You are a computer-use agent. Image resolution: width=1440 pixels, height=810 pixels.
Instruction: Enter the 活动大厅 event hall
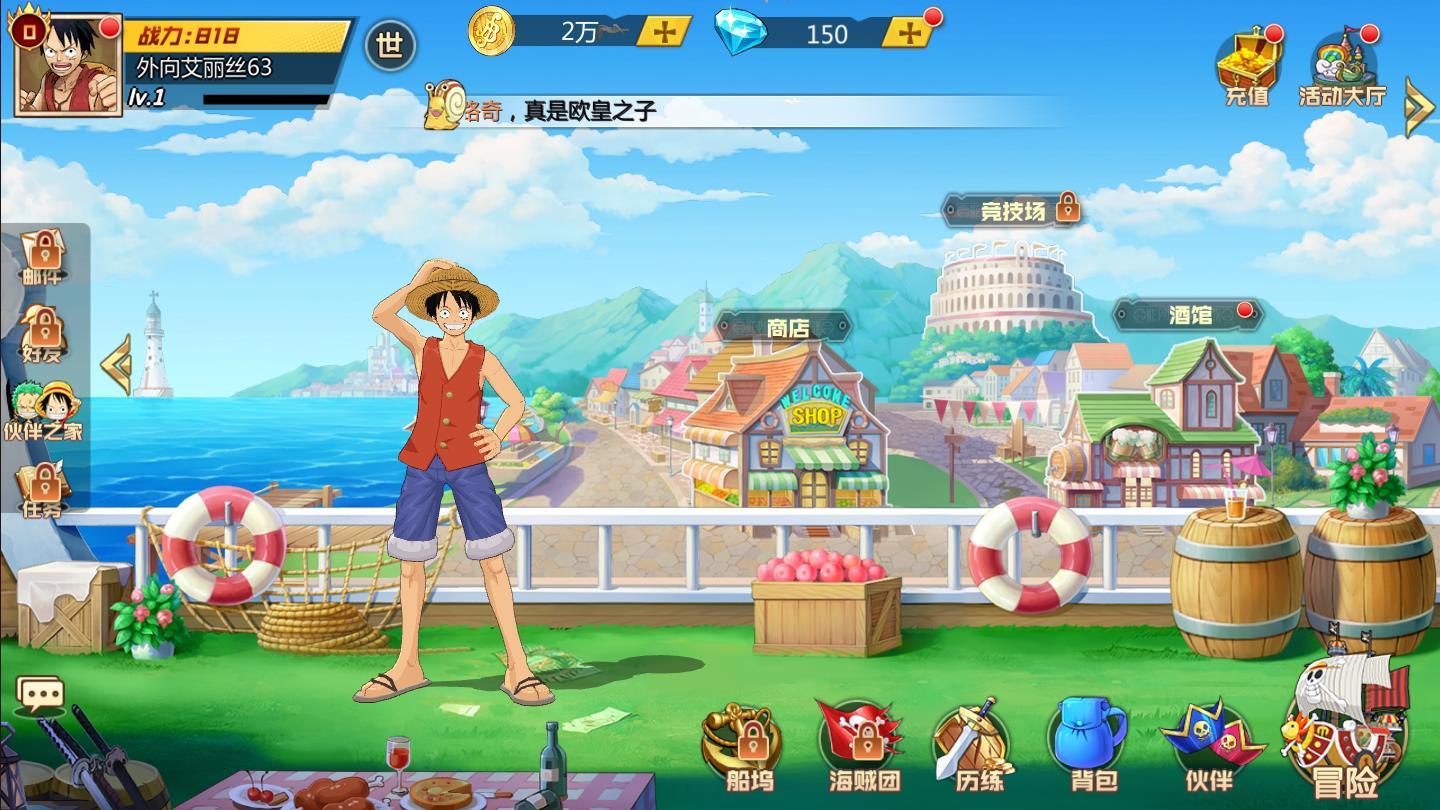[x=1342, y=67]
